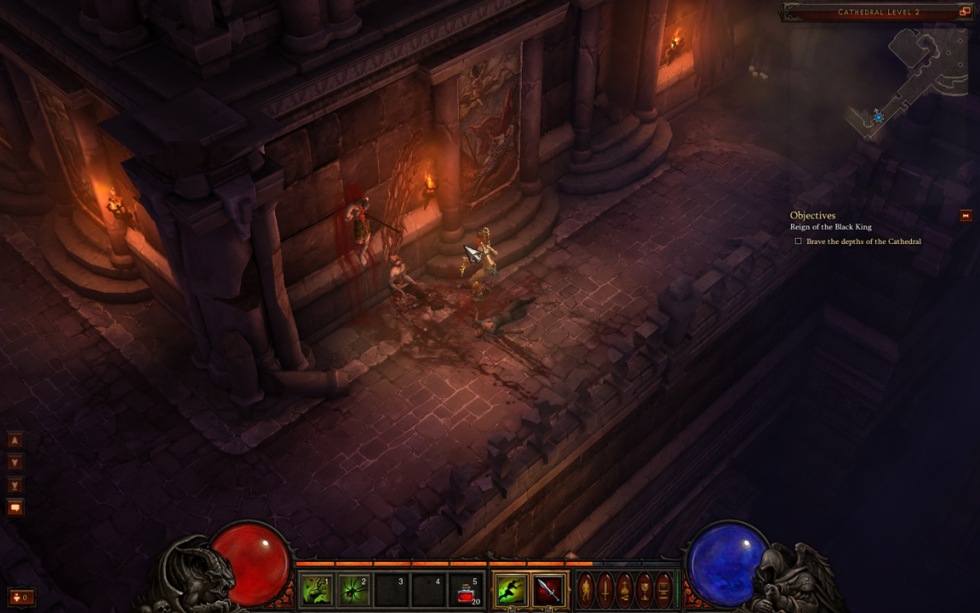This screenshot has height=613, width=980.
Task: Open the sword icon menu button
Action: pyautogui.click(x=605, y=589)
